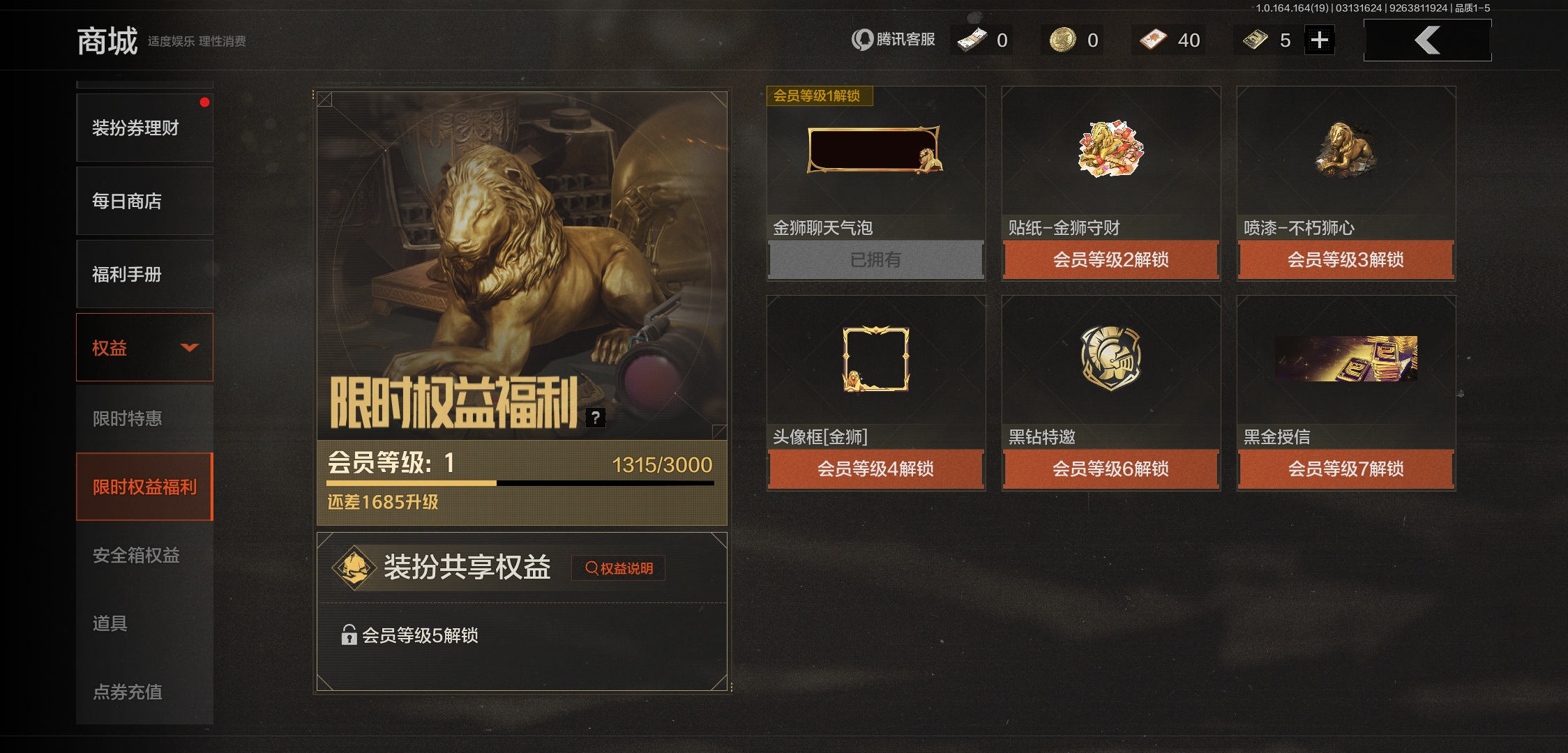Switch to the 限时特惠 tab
Screen dimensions: 1568x753
[x=144, y=417]
